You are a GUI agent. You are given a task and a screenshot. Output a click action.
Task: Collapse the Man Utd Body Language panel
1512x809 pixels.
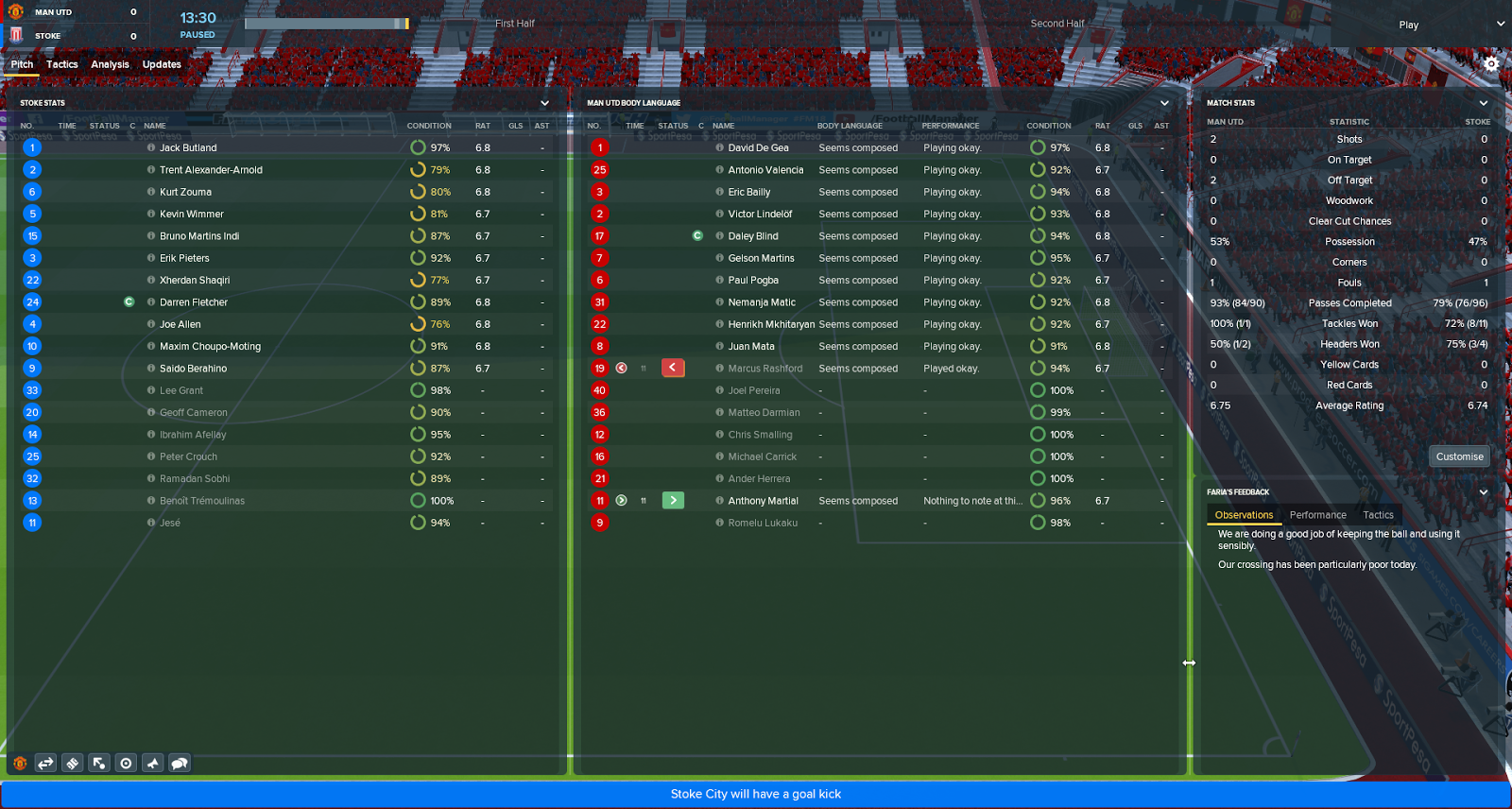(x=1164, y=102)
